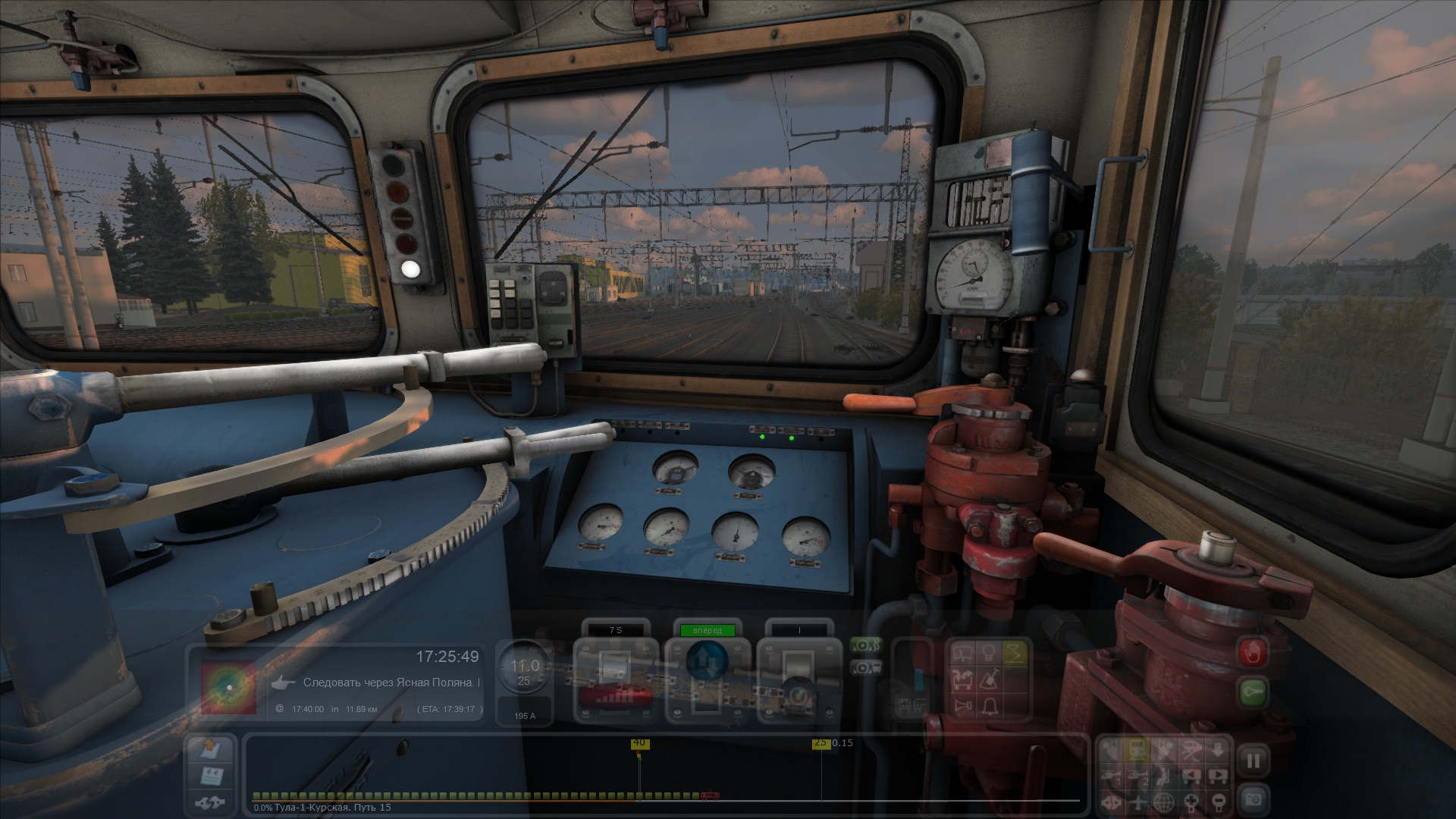Switch on the headlights bulb icon
Viewport: 1456px width, 819px height.
[x=989, y=653]
